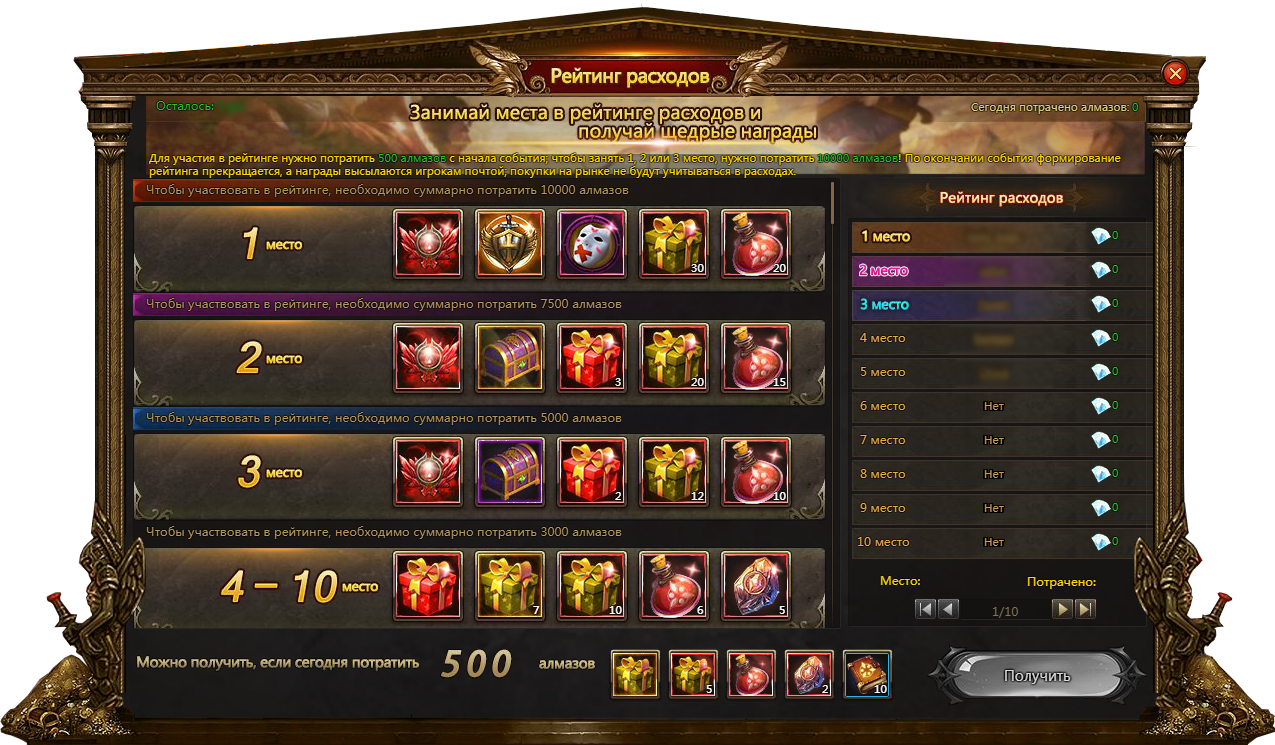Select the yellow gift box marked 7
The image size is (1275, 745).
510,586
